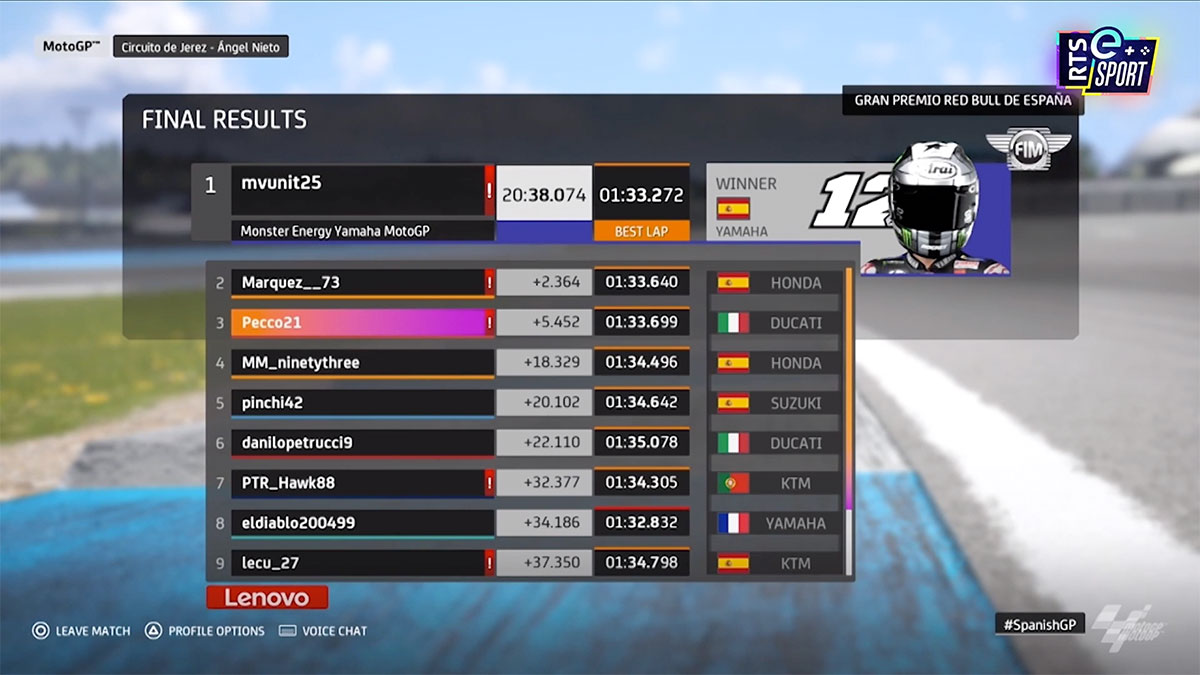Click the results list scrollbar
Viewport: 1200px width, 675px height.
point(849,420)
